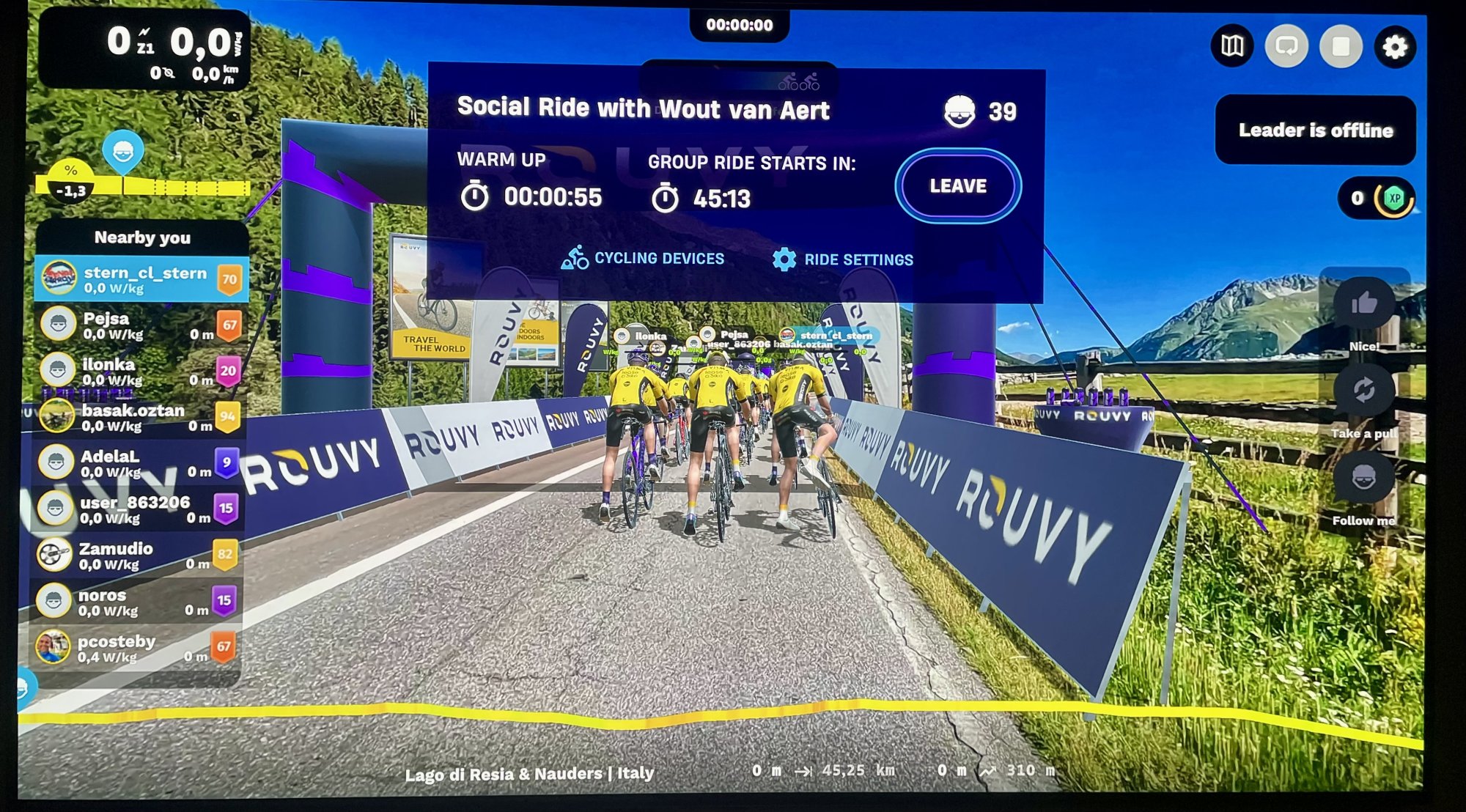Select rider ilonka in the nearby list
The image size is (1466, 812).
click(x=139, y=372)
